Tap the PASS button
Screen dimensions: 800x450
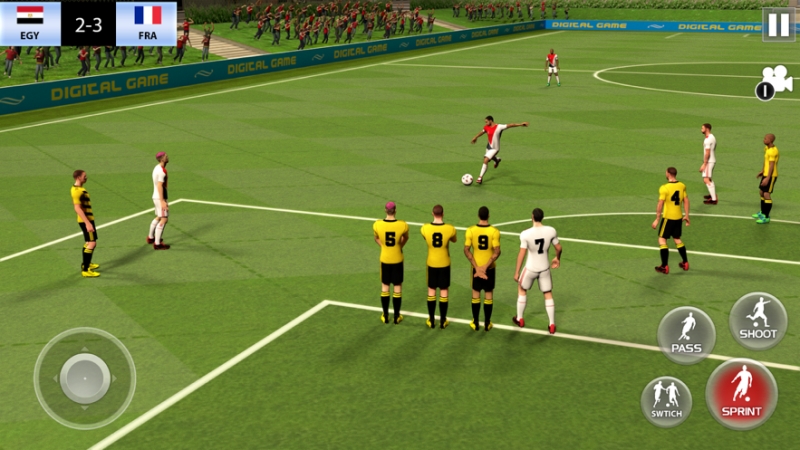coord(686,335)
